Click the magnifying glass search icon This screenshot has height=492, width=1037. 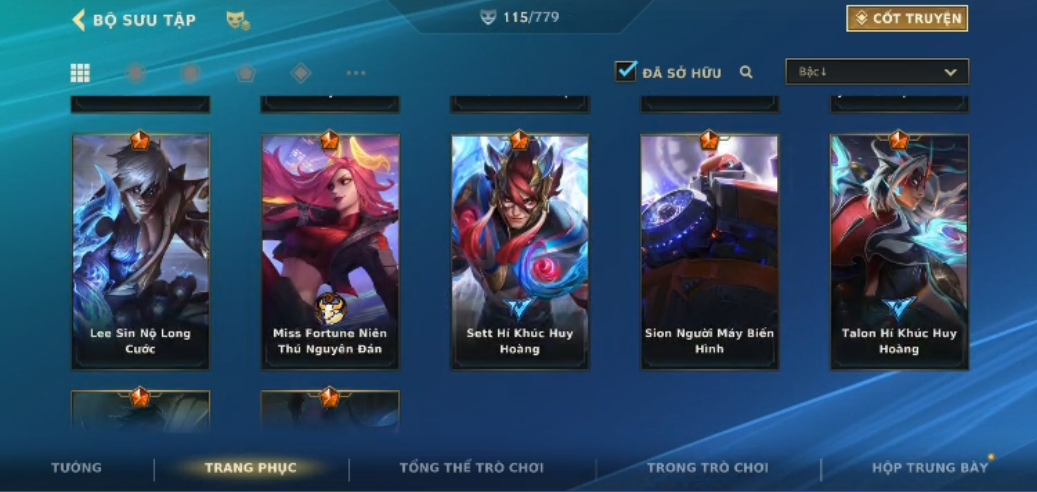[746, 72]
